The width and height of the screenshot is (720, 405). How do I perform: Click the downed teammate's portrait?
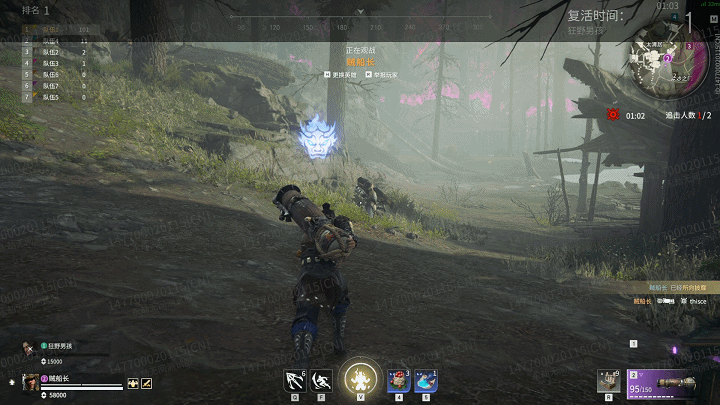(28, 347)
